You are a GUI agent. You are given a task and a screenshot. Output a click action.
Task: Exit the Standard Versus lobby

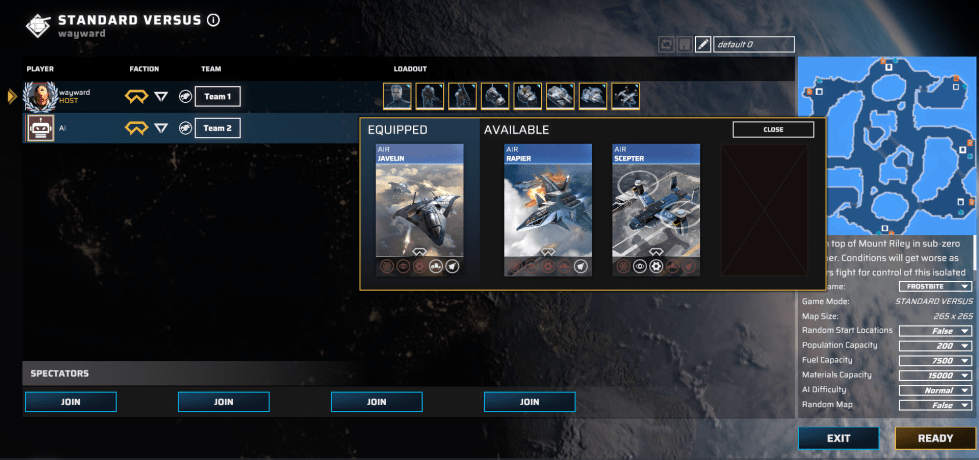pos(838,438)
